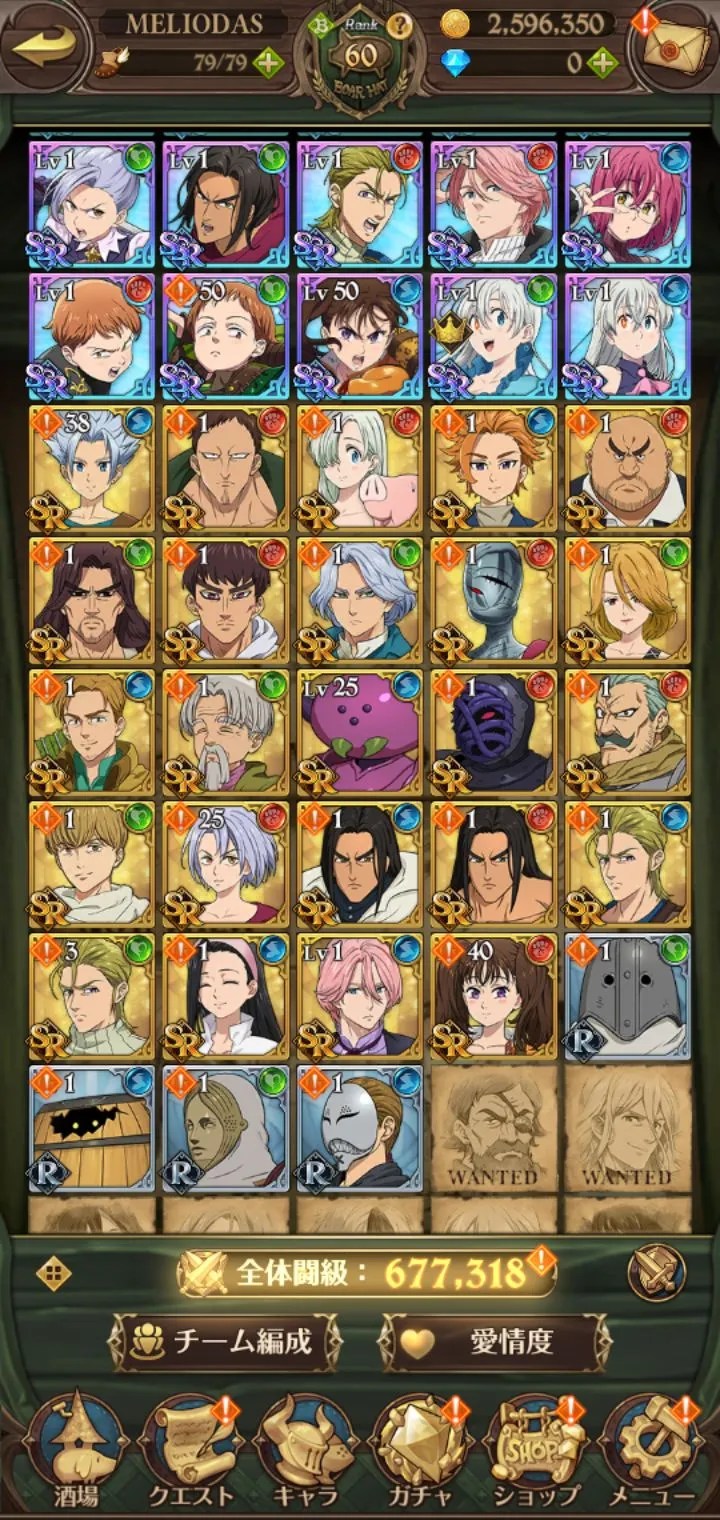Open 愛情度 affection screen
Image resolution: width=720 pixels, height=1520 pixels.
495,1341
